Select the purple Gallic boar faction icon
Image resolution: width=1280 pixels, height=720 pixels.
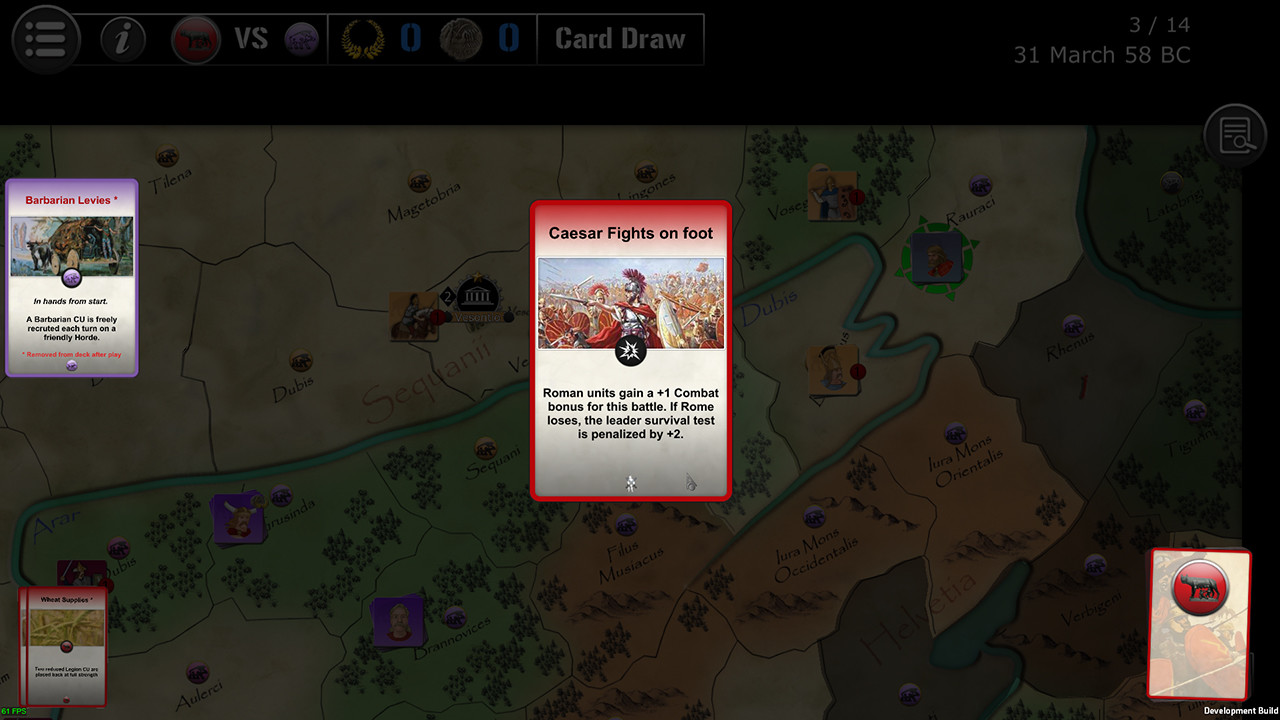(x=302, y=38)
